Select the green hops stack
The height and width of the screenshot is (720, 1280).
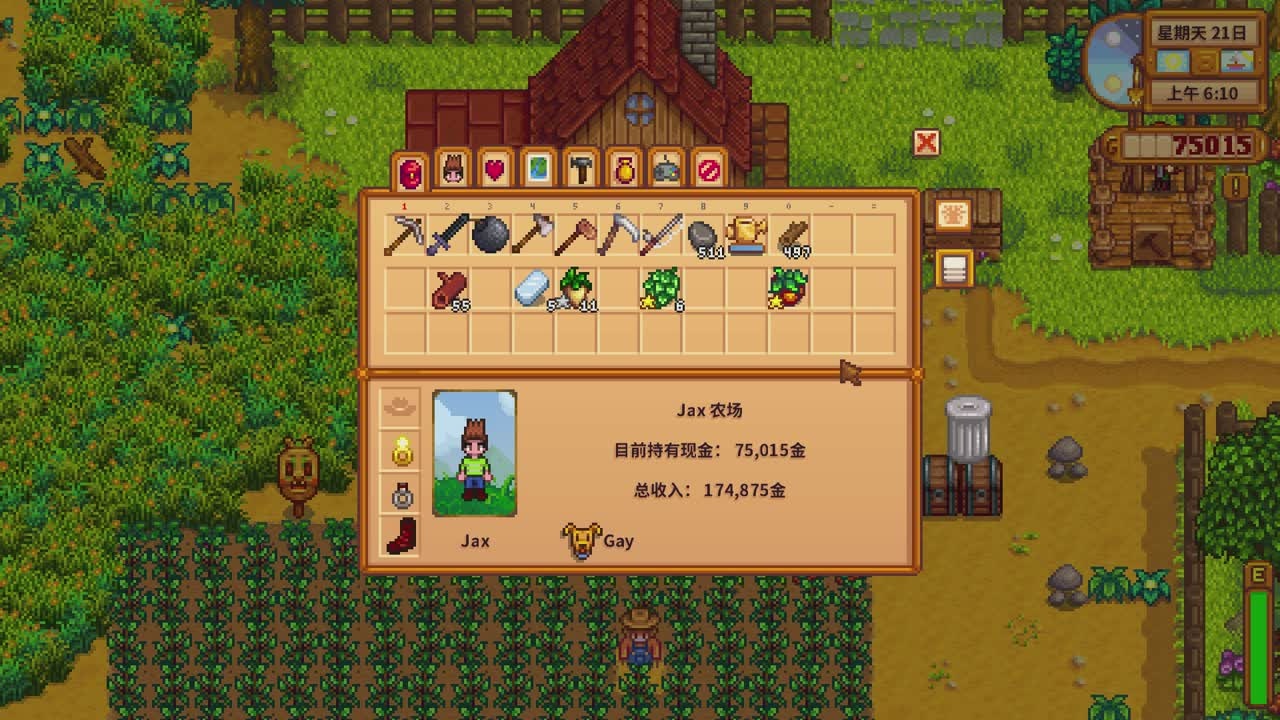click(660, 288)
